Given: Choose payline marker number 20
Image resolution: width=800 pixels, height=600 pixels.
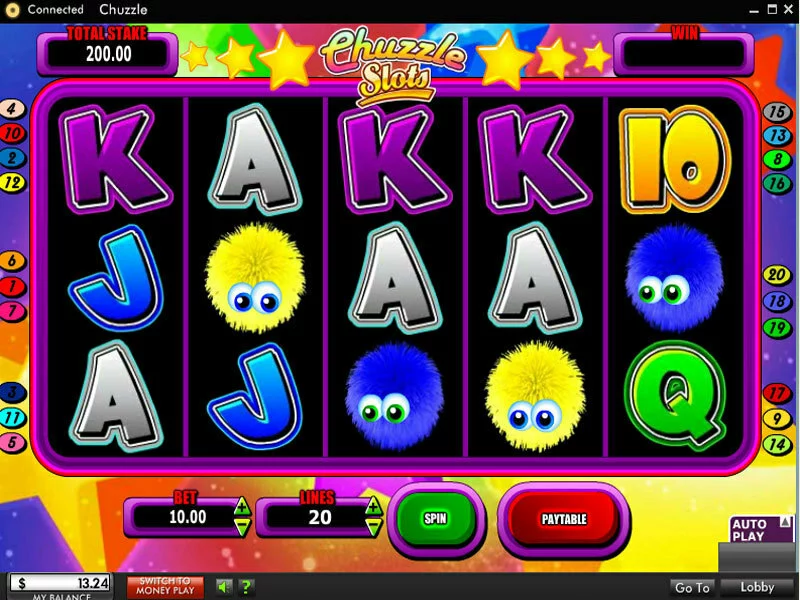Looking at the screenshot, I should click(777, 274).
